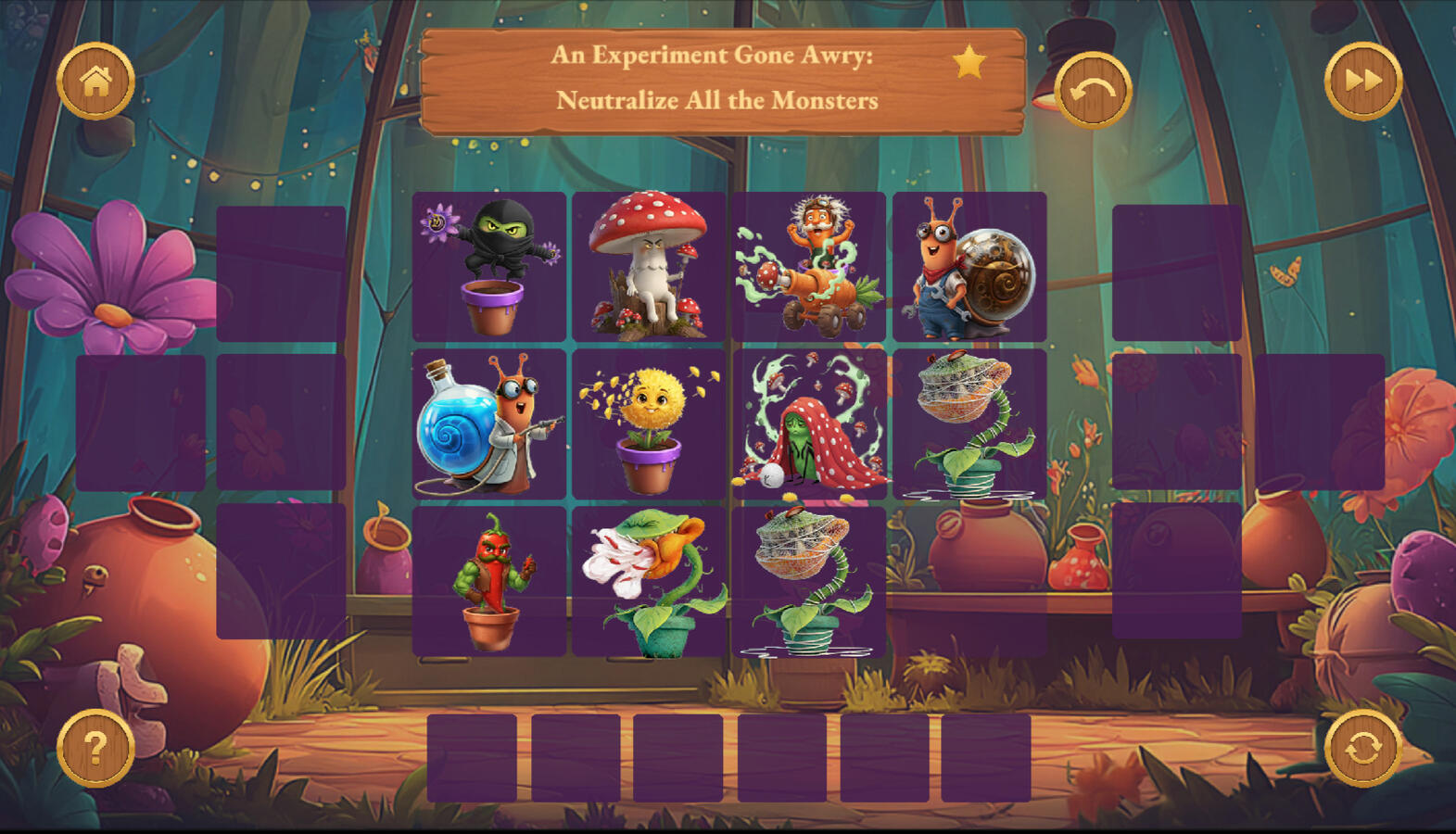The width and height of the screenshot is (1456, 834).
Task: Click the gold star on the banner
Action: [969, 61]
